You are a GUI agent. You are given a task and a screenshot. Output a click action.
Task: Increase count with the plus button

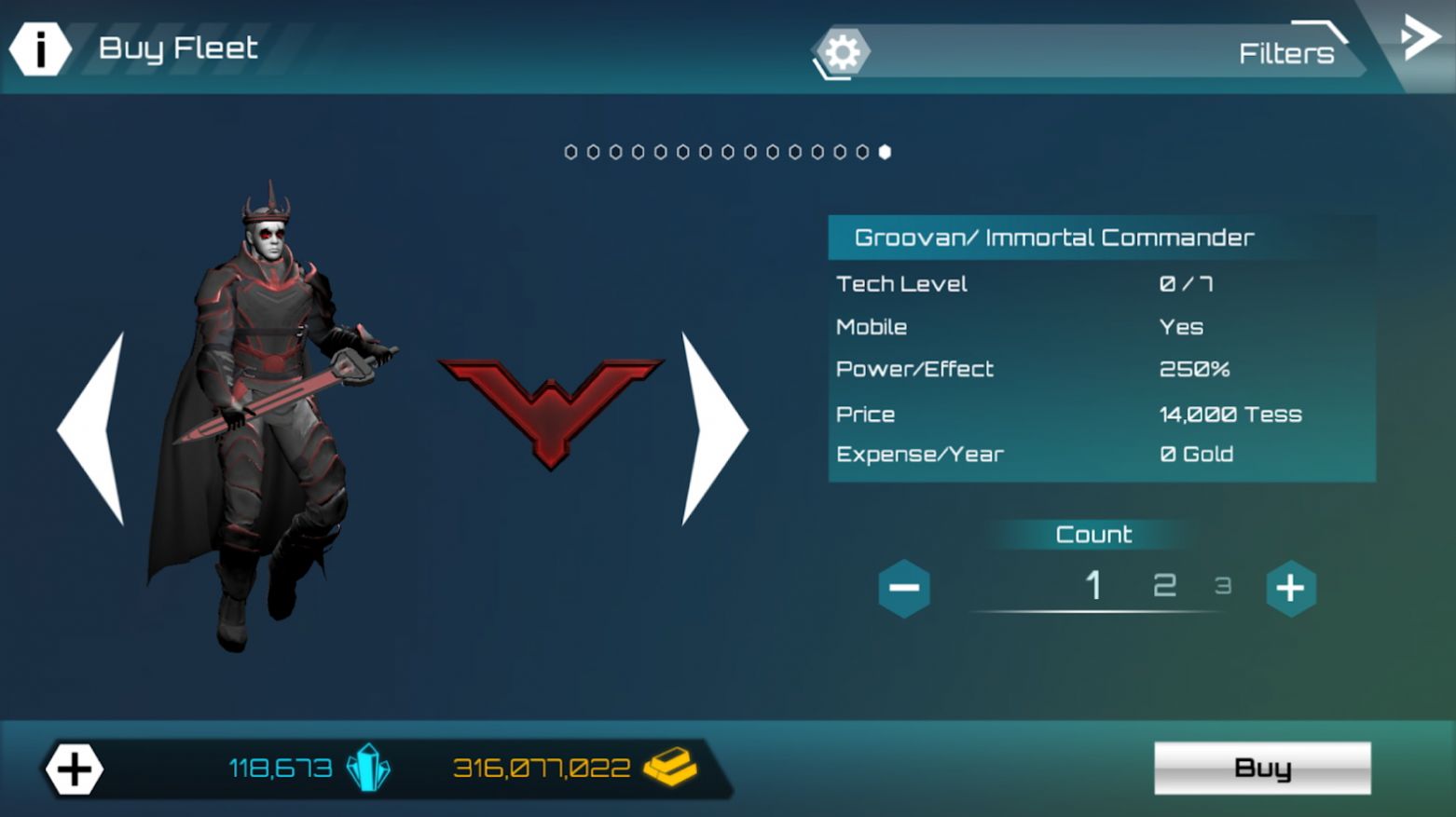[1290, 588]
